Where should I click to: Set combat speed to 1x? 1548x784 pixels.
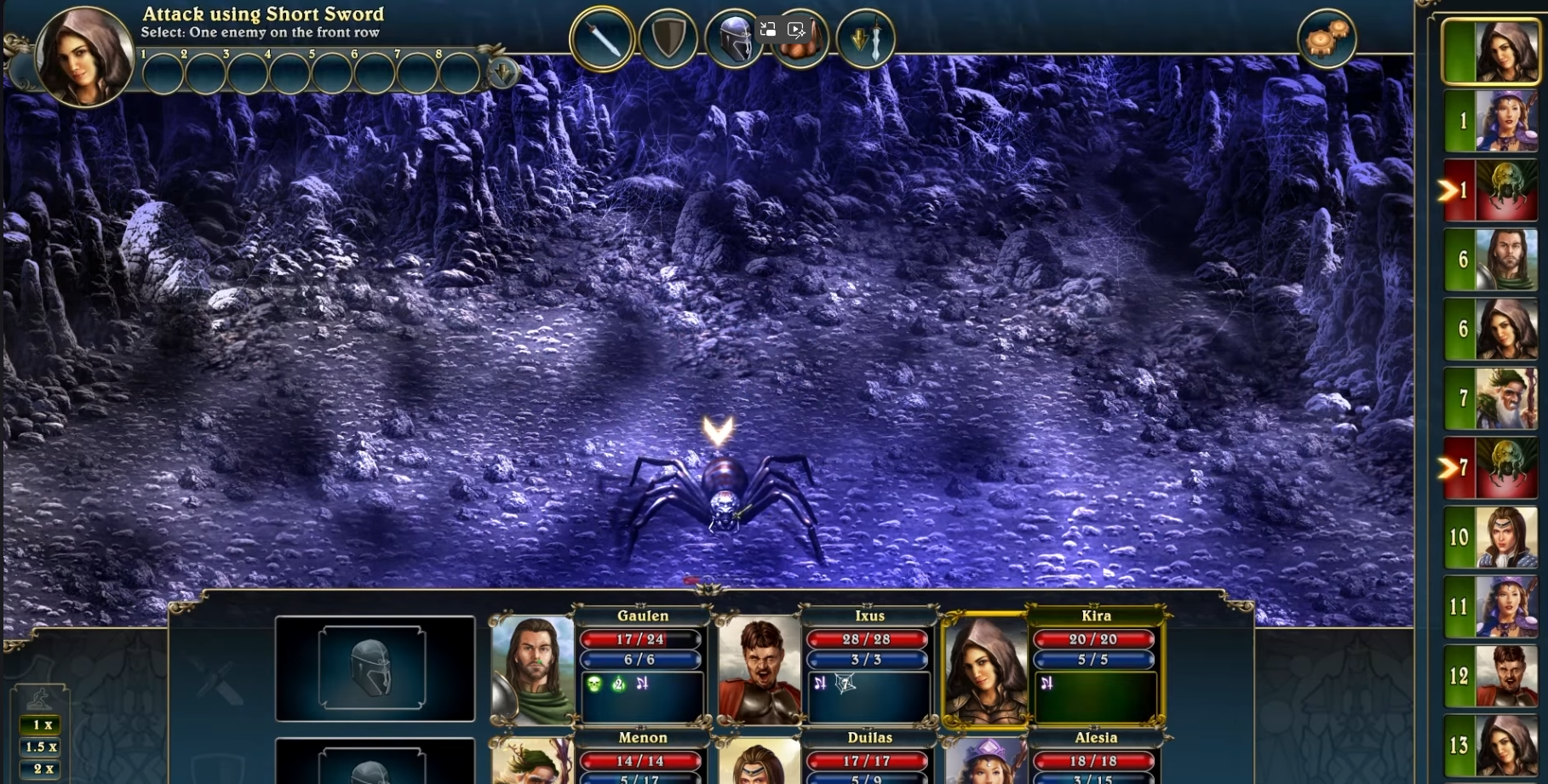(x=41, y=724)
